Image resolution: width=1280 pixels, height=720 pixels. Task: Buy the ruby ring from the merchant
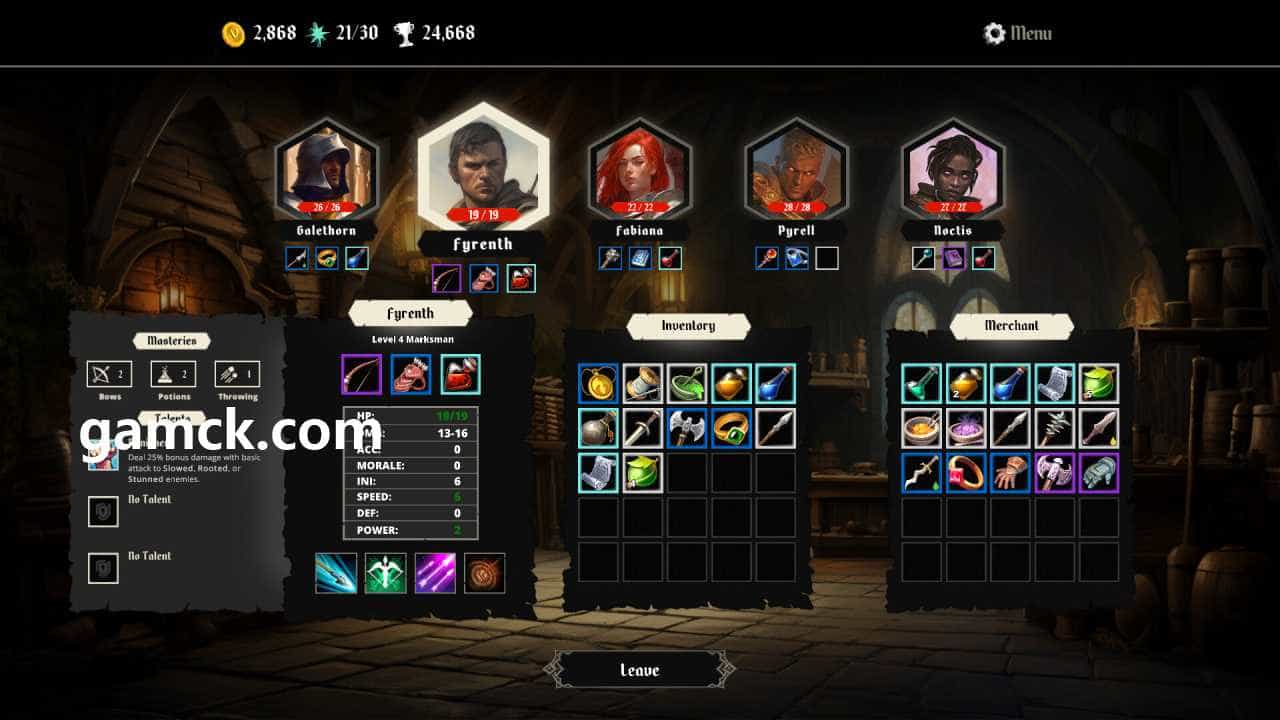[x=966, y=473]
